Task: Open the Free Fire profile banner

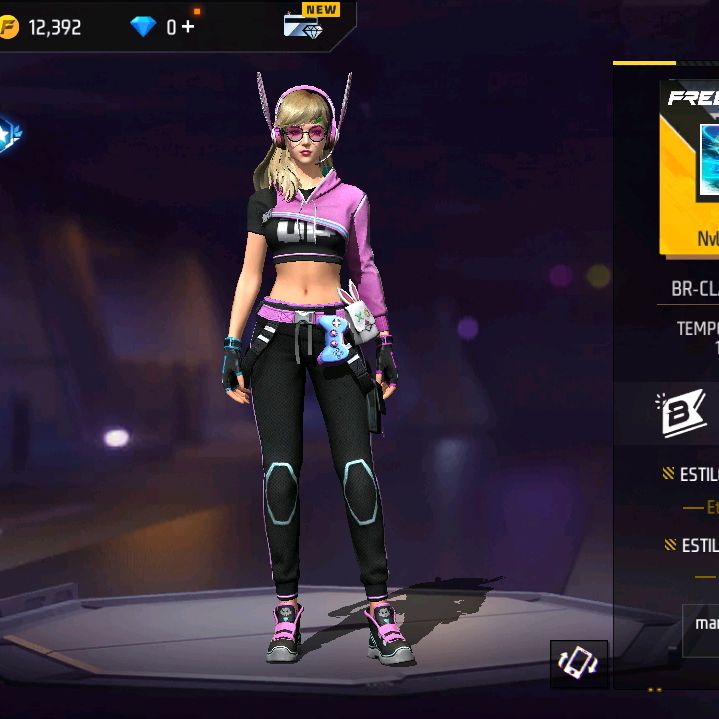Action: [692, 170]
